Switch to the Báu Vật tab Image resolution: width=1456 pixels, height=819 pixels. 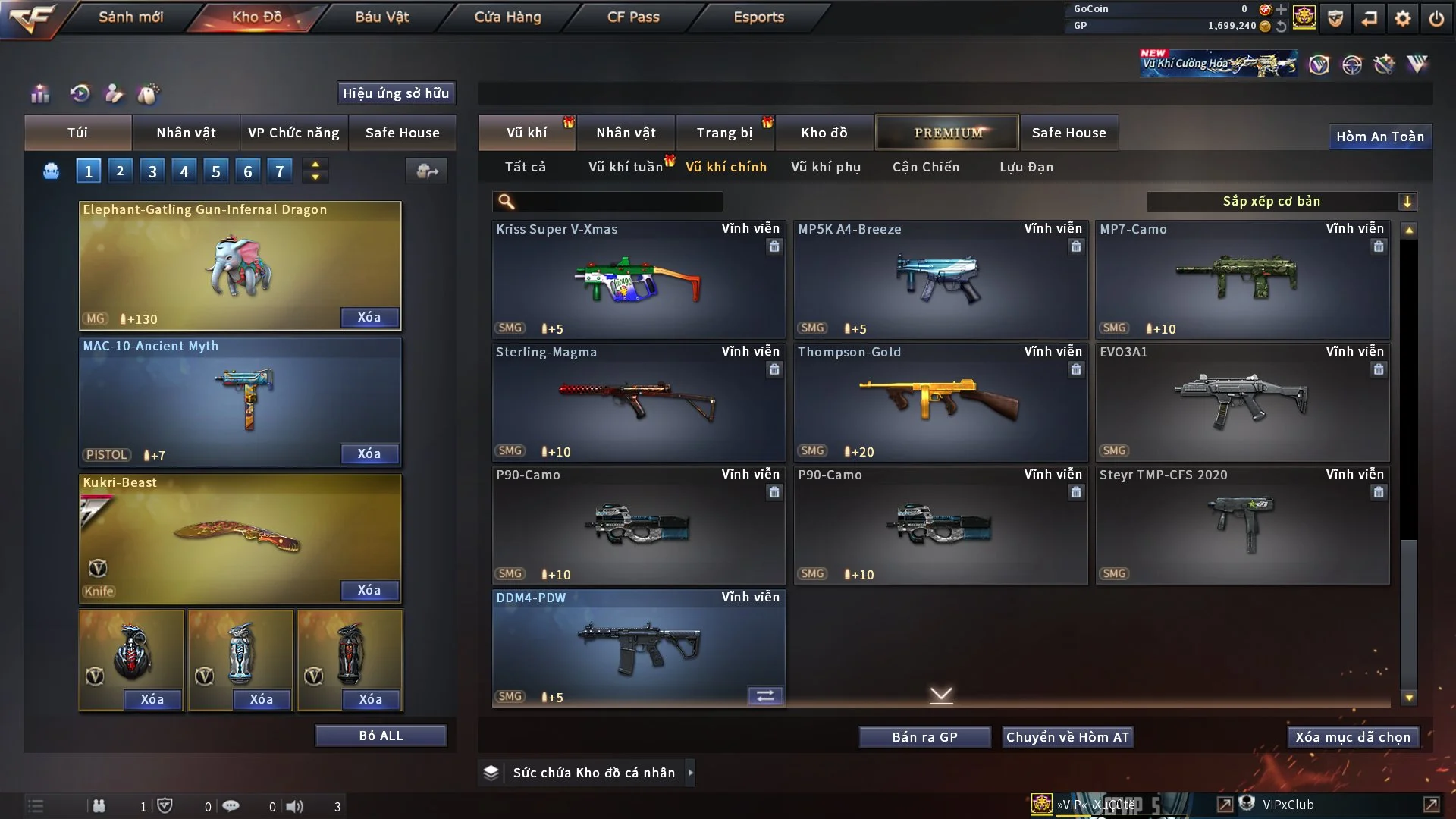click(381, 17)
